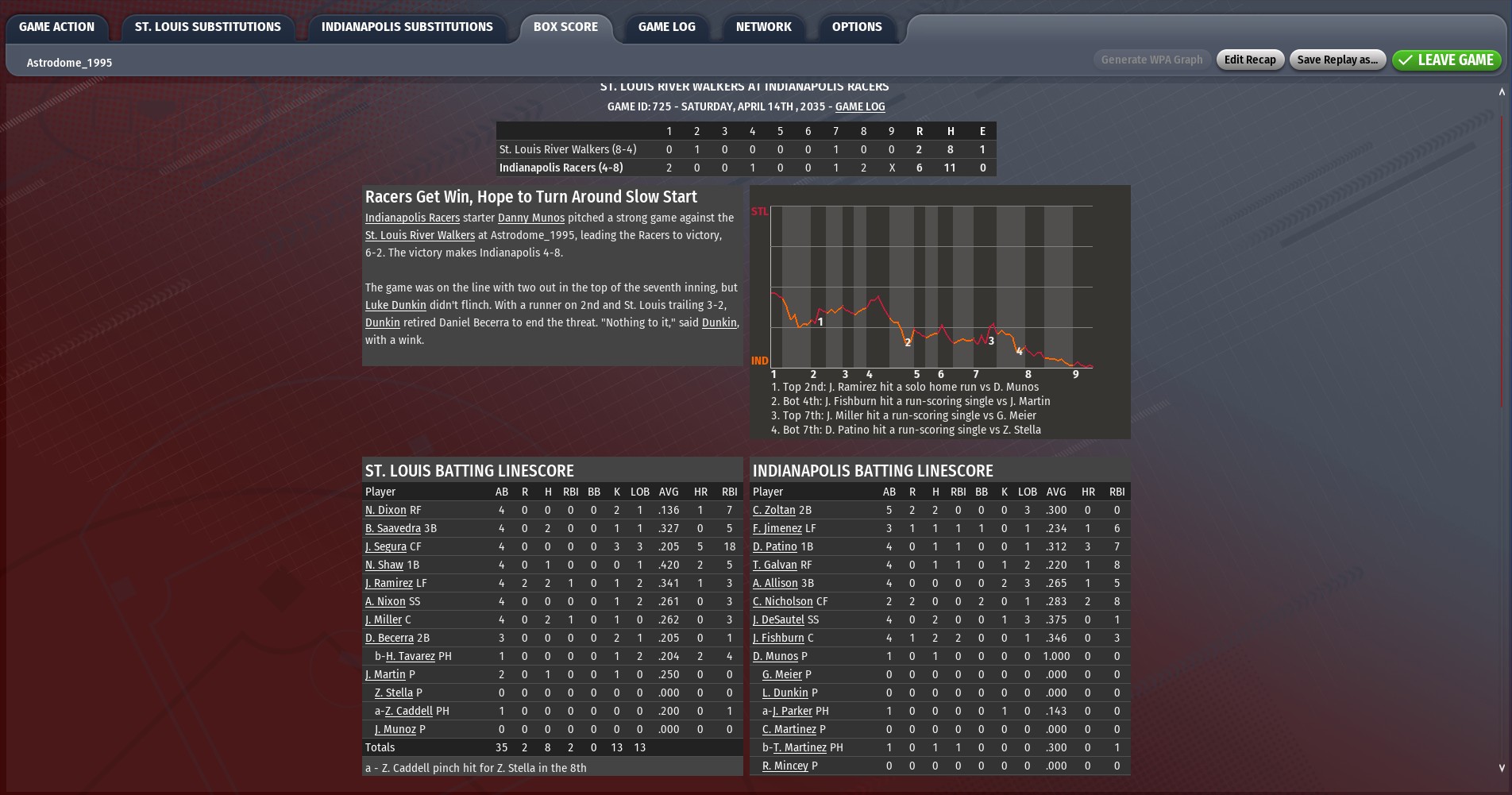
Task: Open C. Zoltan's player page
Action: point(773,510)
